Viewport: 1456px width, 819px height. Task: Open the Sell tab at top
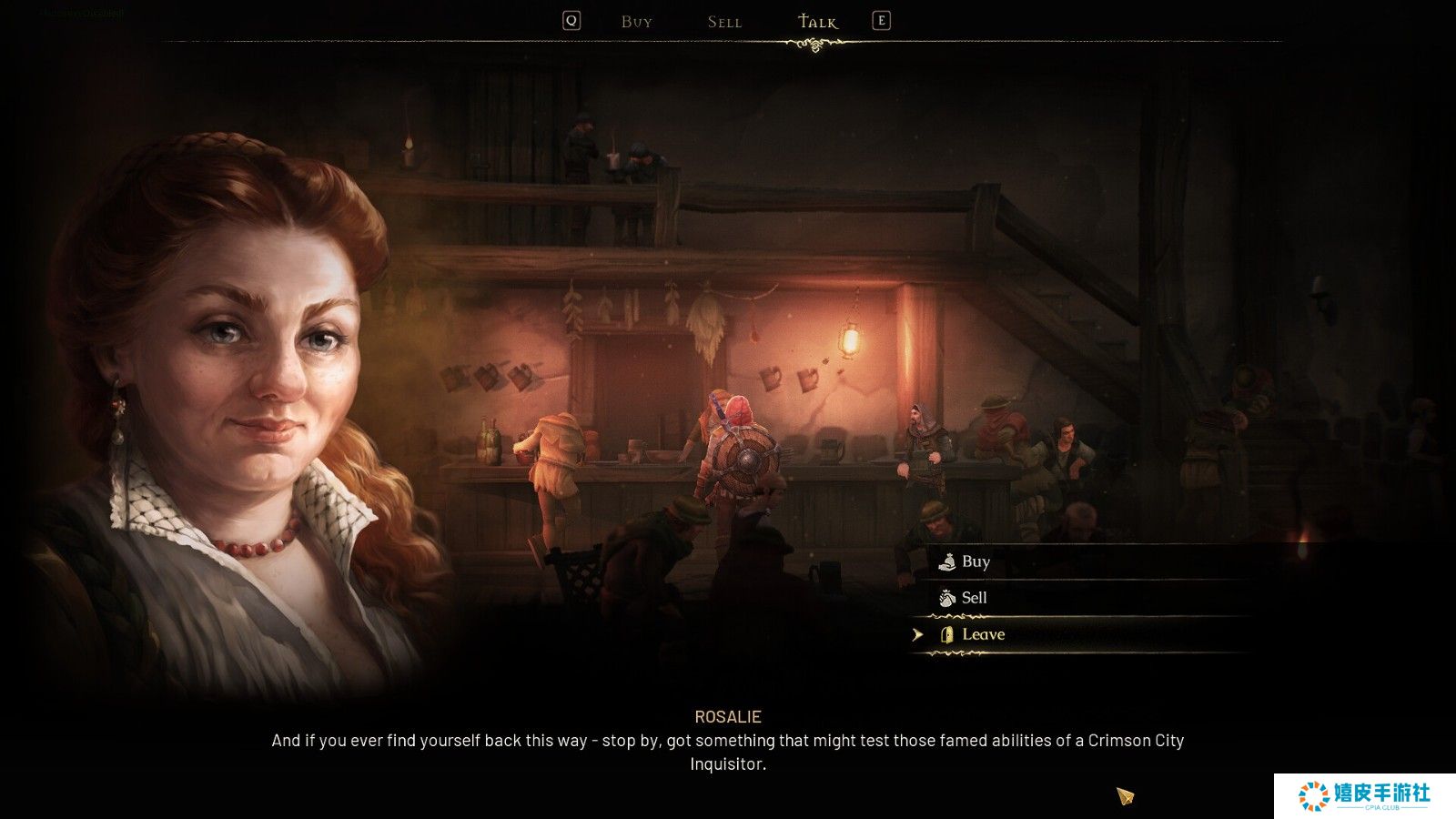(x=724, y=22)
